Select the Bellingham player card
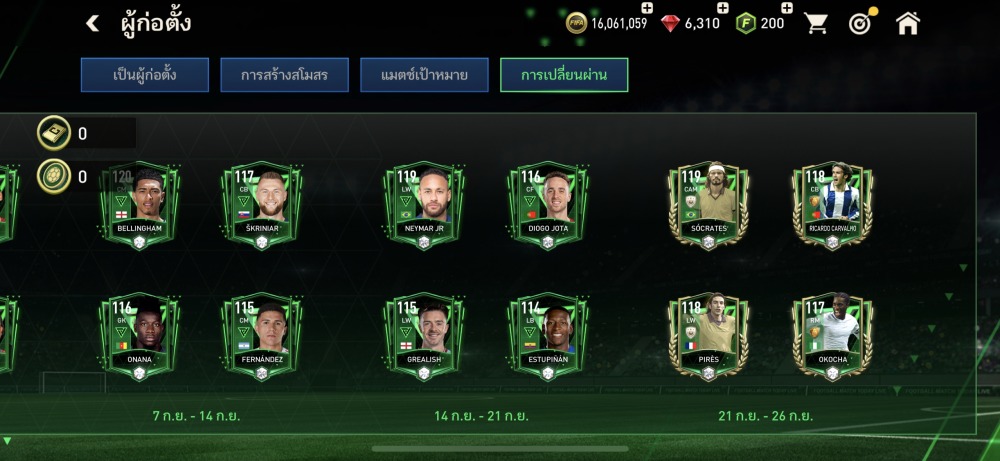The width and height of the screenshot is (1000, 461). click(x=139, y=204)
